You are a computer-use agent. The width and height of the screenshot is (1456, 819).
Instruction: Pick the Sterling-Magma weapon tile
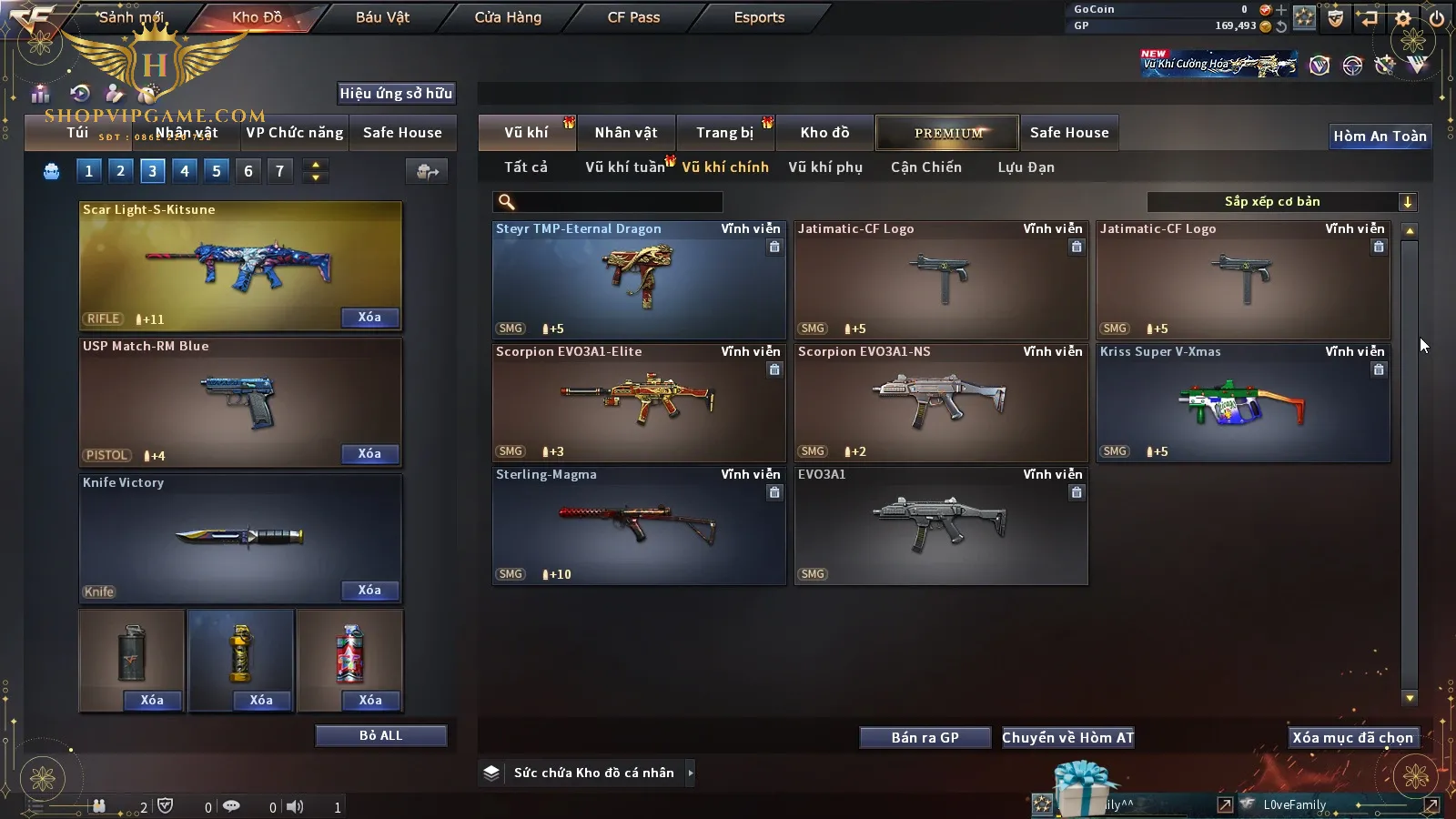tap(639, 526)
